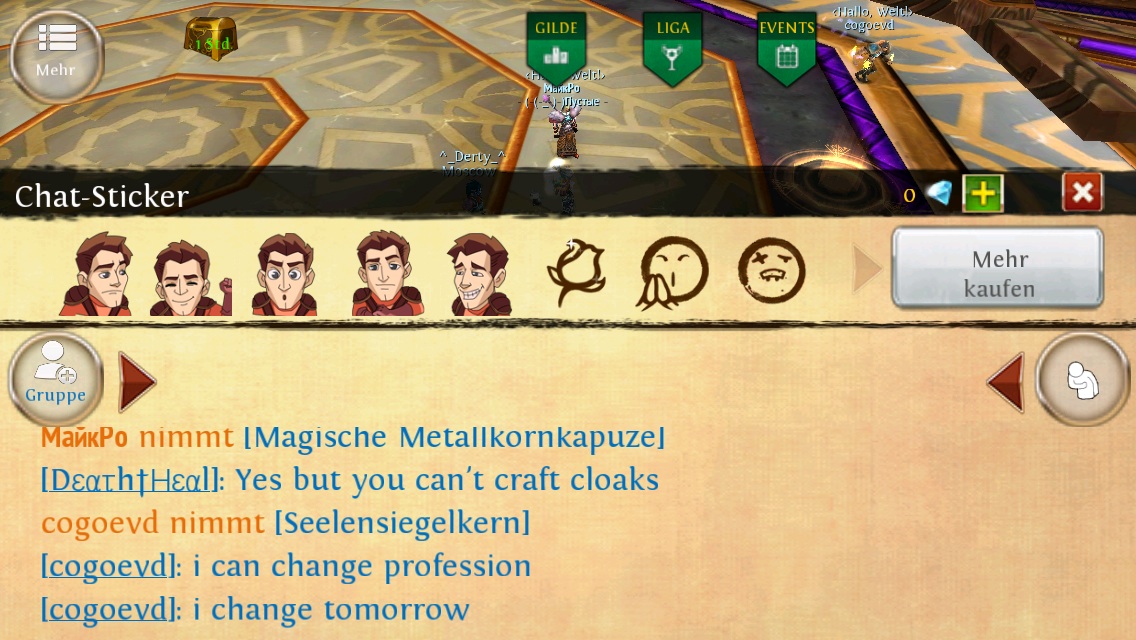Choose the praying hands face sticker
The image size is (1136, 640).
[674, 272]
